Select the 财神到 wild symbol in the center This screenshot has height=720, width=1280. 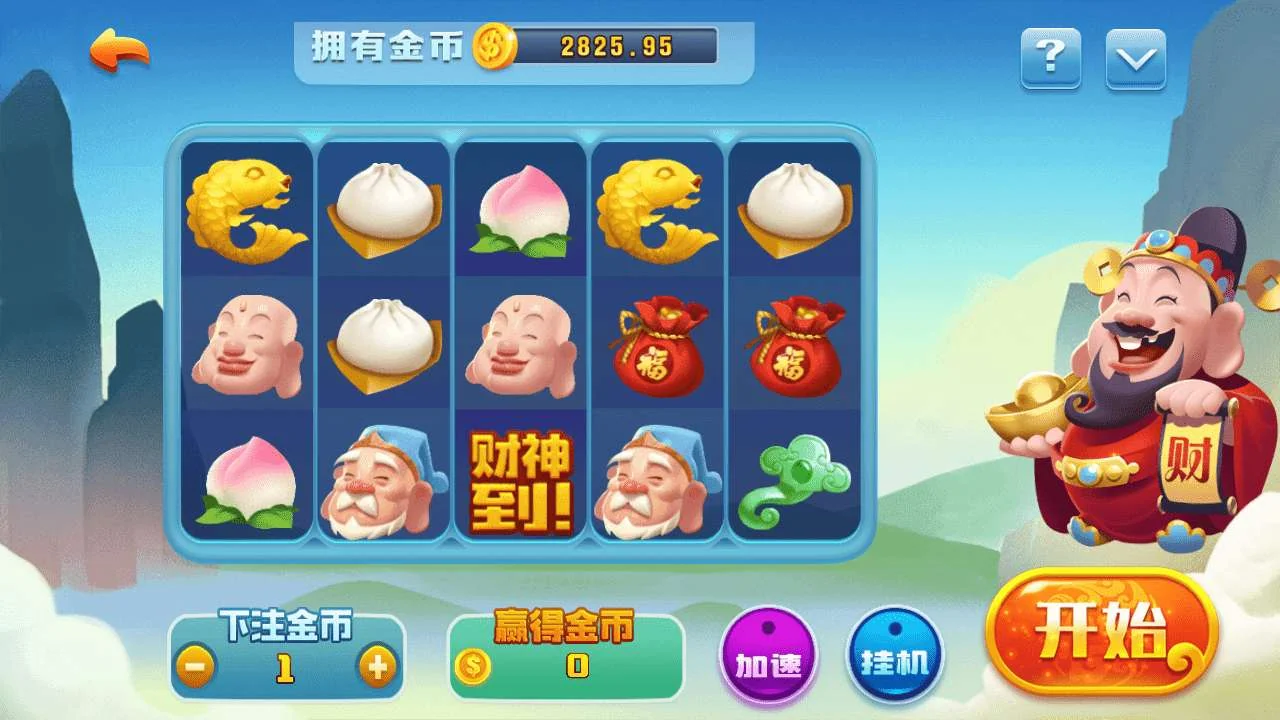520,480
